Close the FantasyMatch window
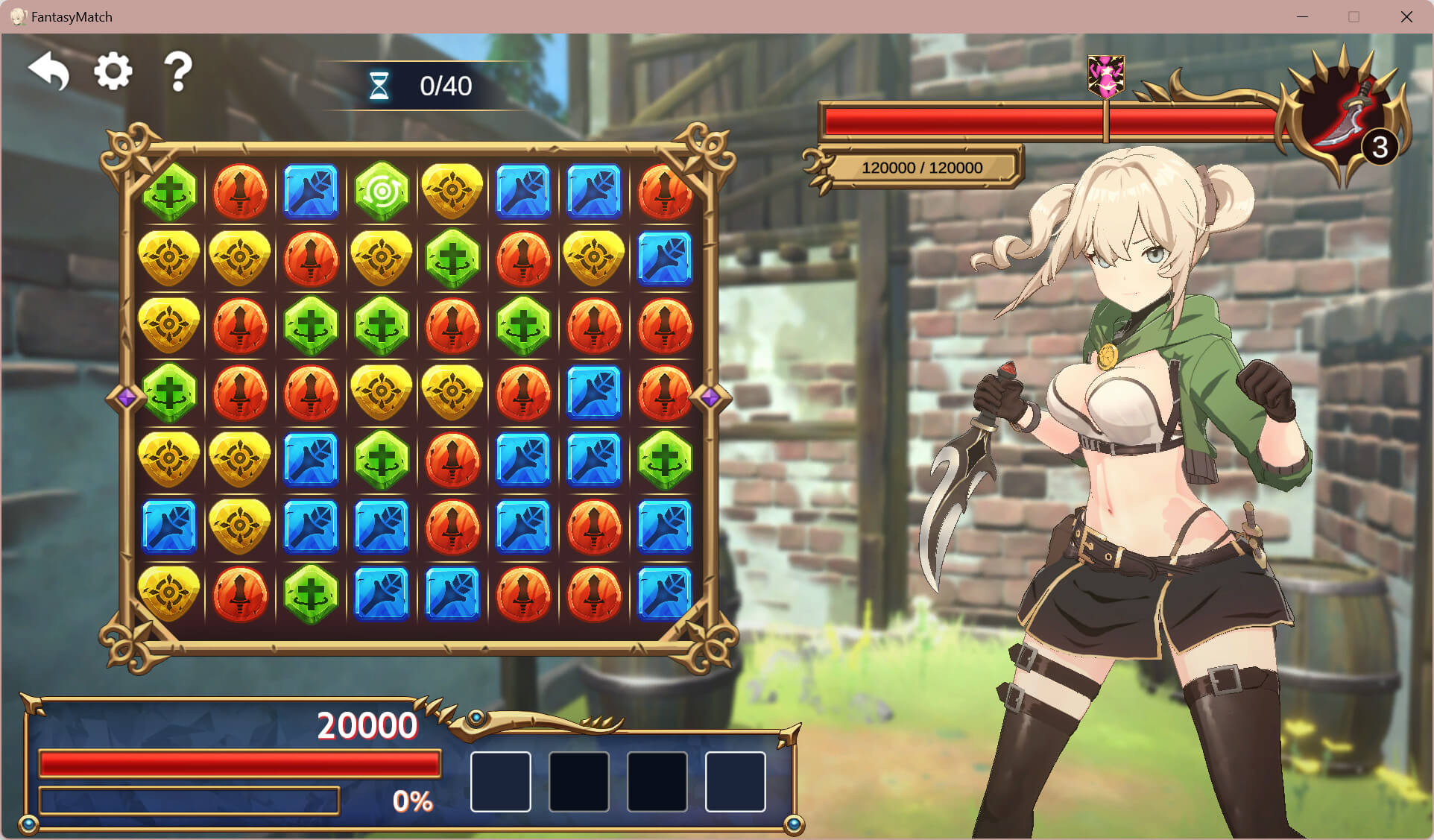1434x840 pixels. tap(1406, 16)
